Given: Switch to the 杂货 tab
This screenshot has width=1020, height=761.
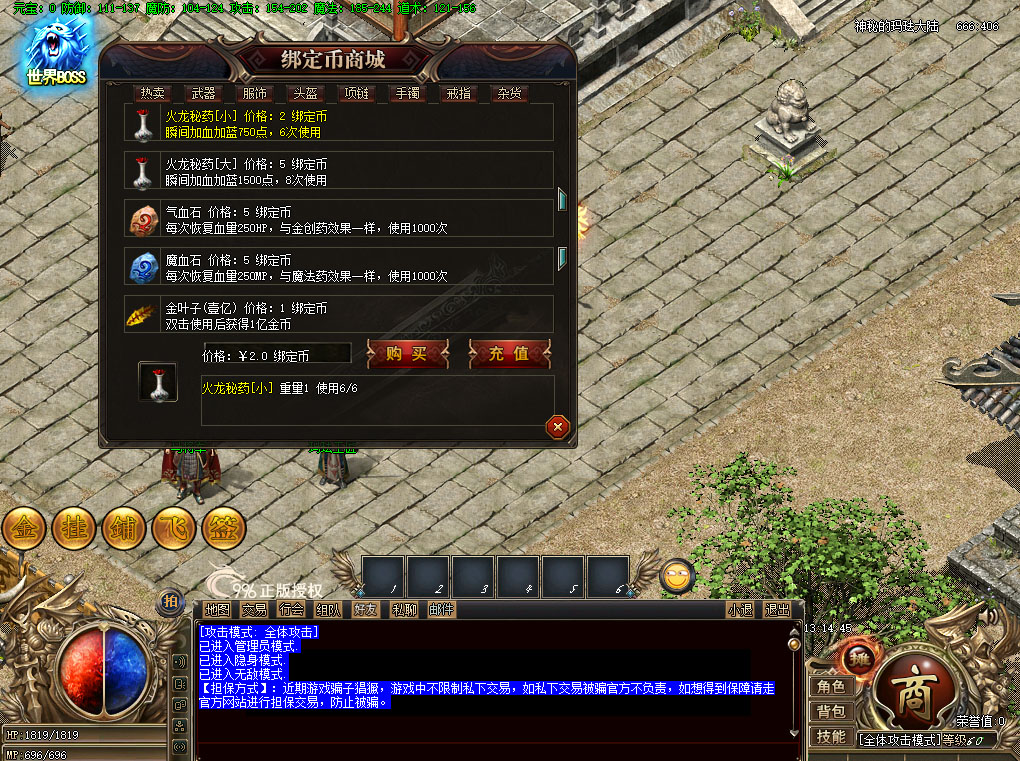Looking at the screenshot, I should click(x=509, y=93).
